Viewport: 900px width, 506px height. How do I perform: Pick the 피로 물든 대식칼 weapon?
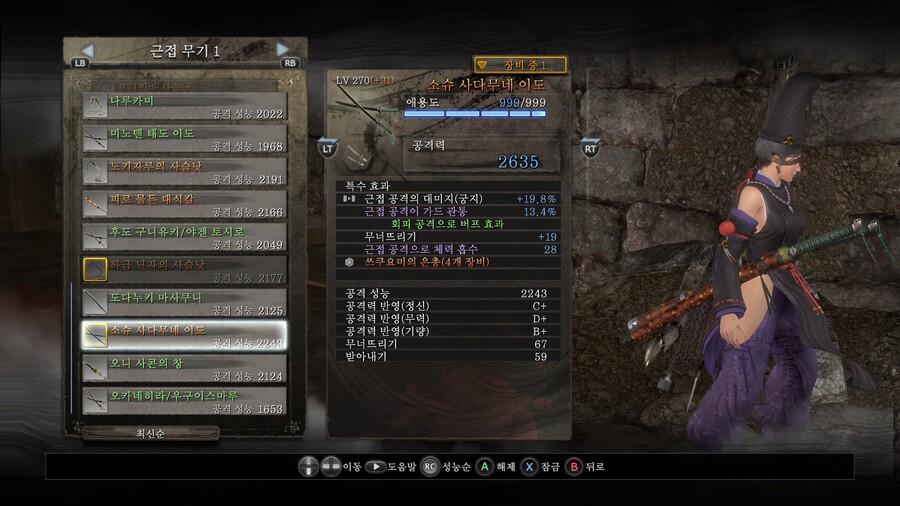coord(184,205)
